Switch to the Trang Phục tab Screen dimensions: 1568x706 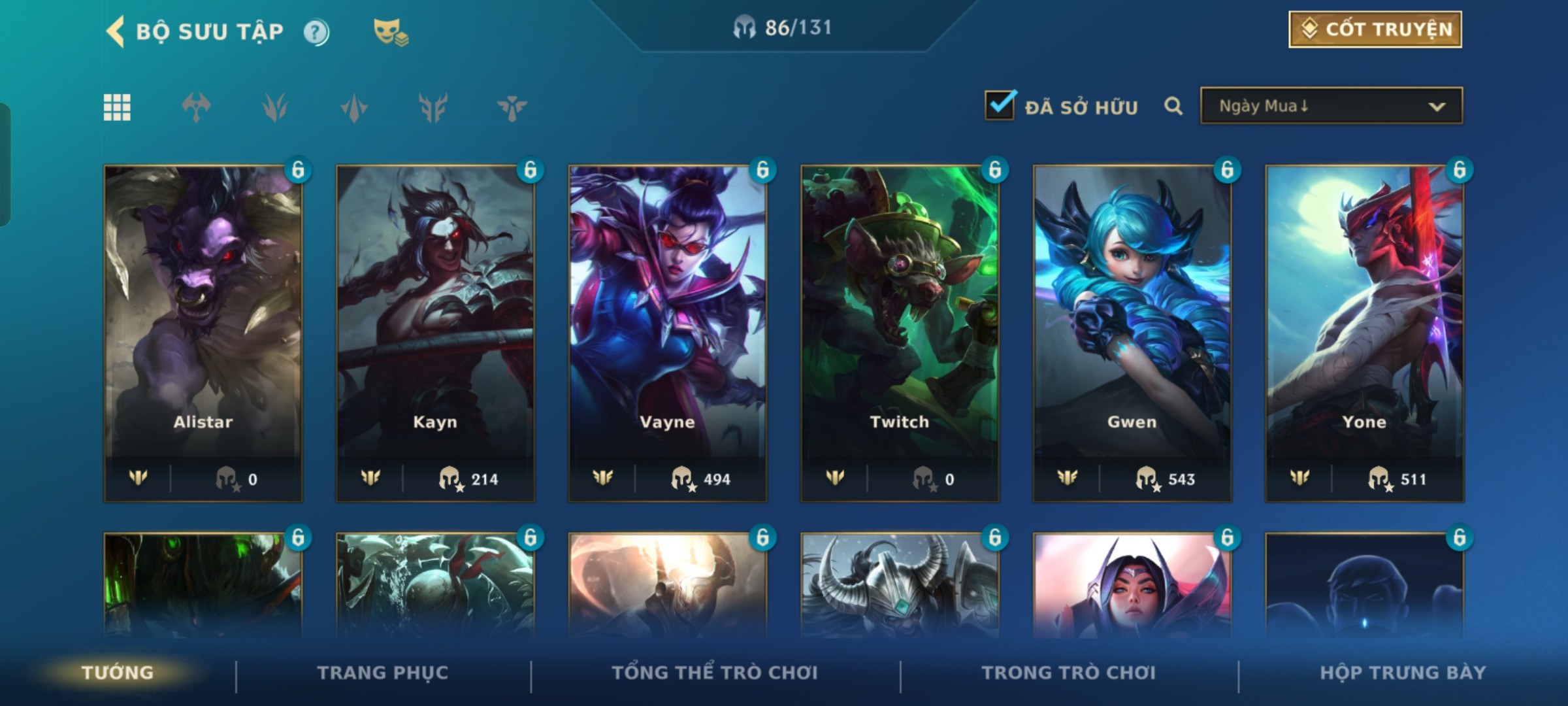click(x=383, y=673)
